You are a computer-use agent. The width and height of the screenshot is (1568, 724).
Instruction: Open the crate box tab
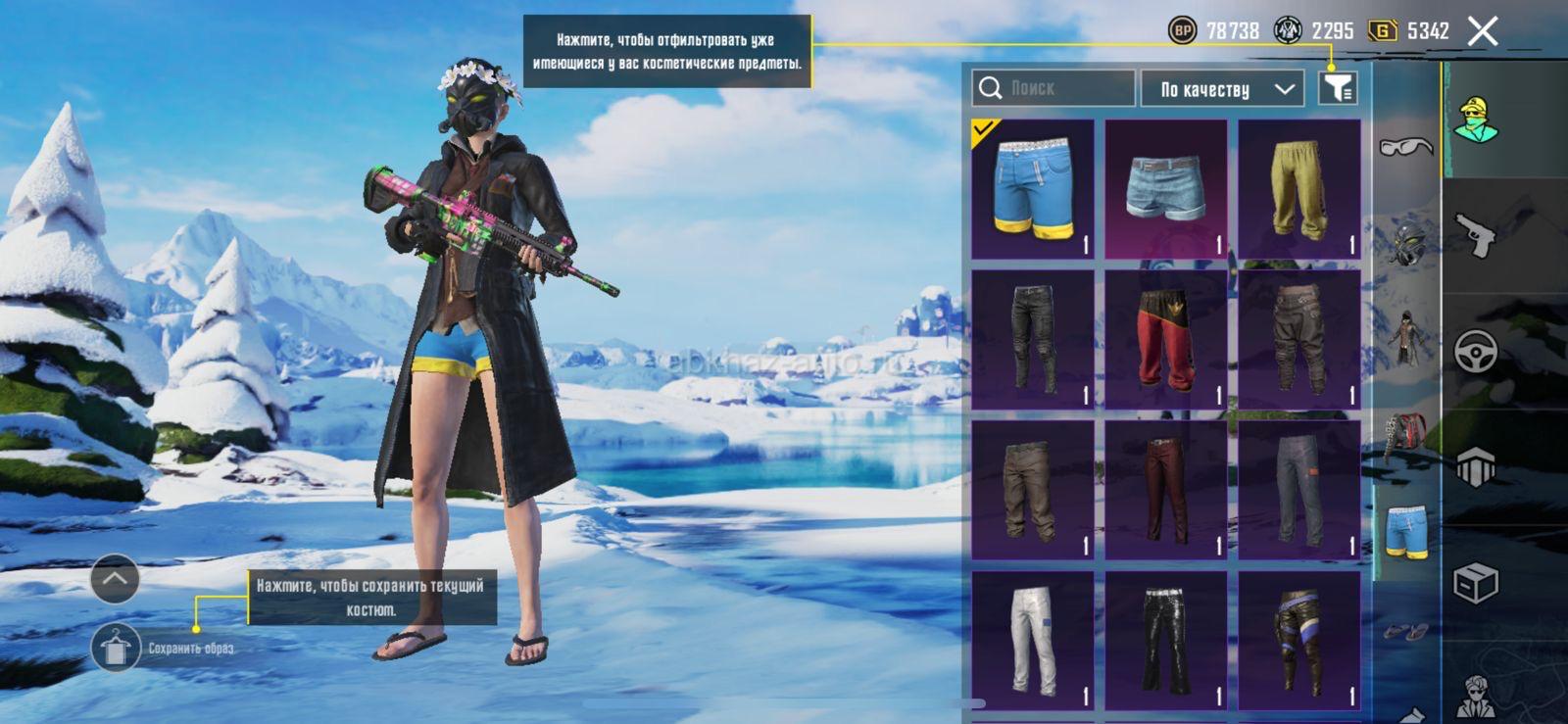click(1475, 584)
